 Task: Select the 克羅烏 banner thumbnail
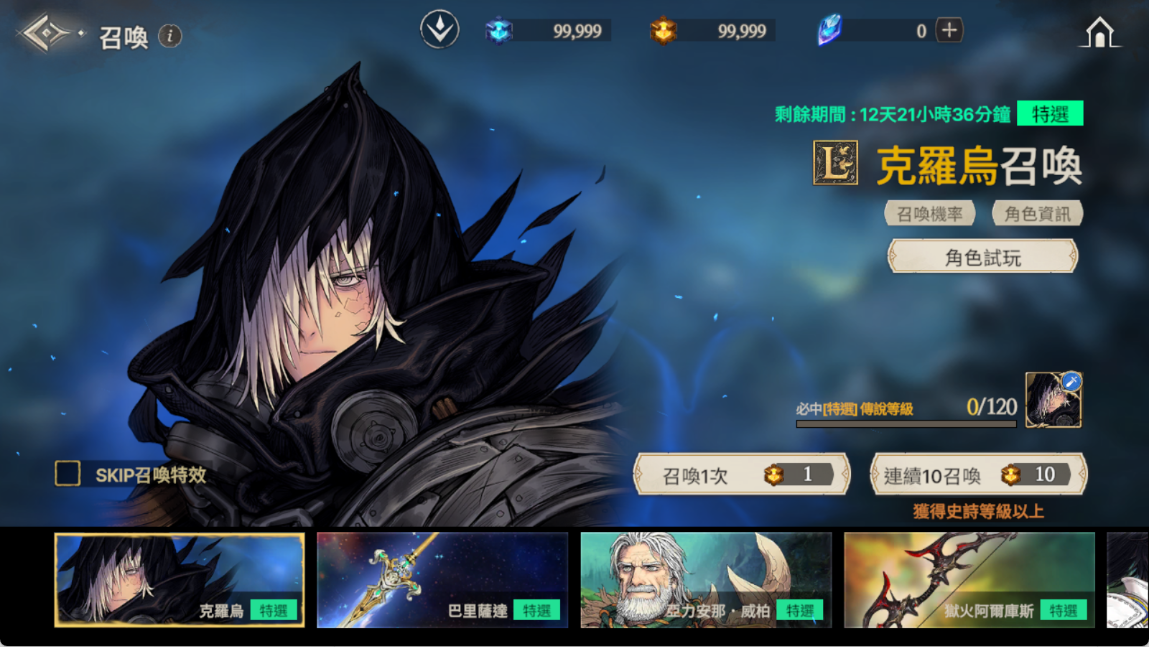point(180,580)
